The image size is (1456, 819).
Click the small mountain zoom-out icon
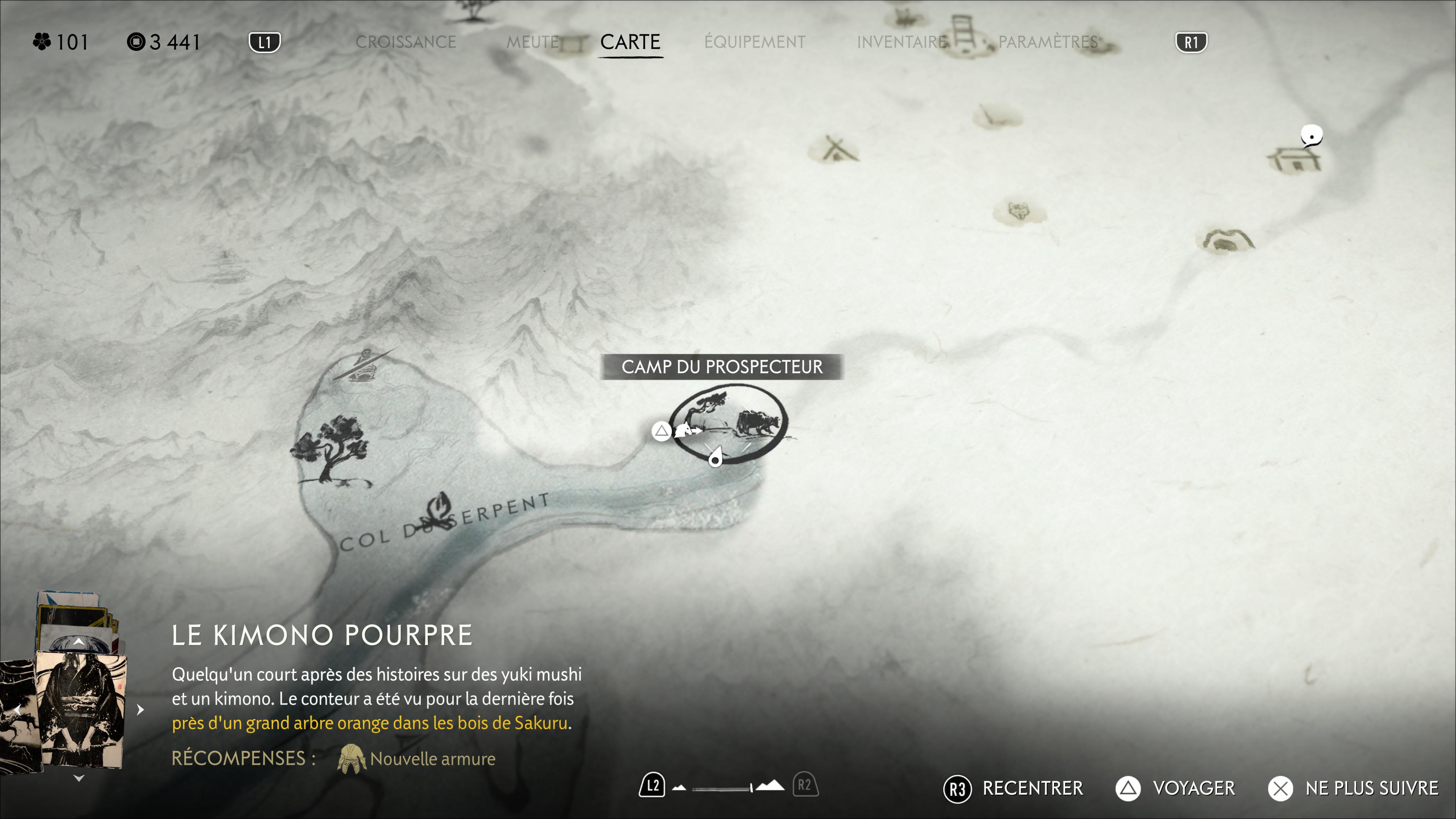click(x=679, y=788)
